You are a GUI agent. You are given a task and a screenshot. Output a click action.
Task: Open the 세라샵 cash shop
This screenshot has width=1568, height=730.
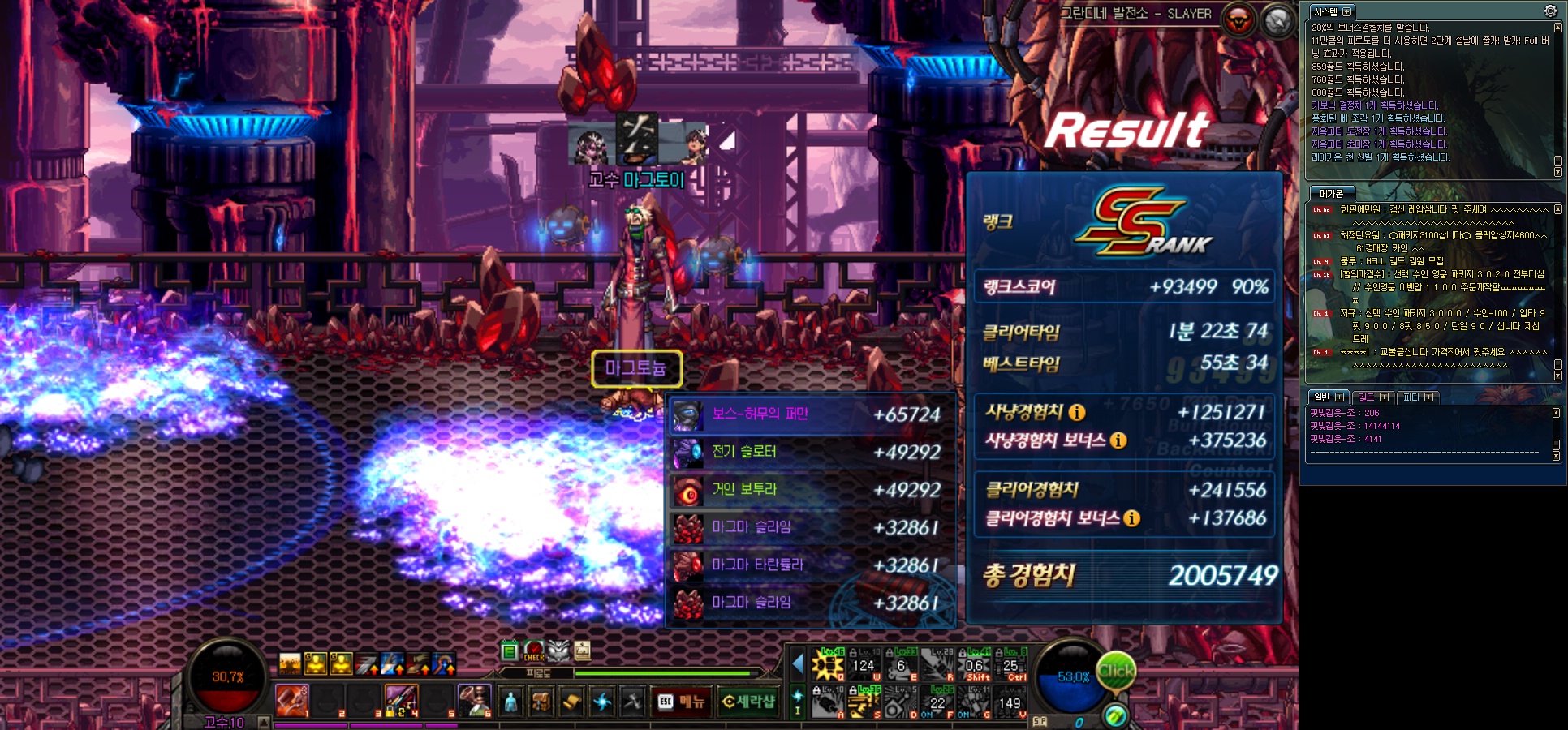[x=747, y=702]
